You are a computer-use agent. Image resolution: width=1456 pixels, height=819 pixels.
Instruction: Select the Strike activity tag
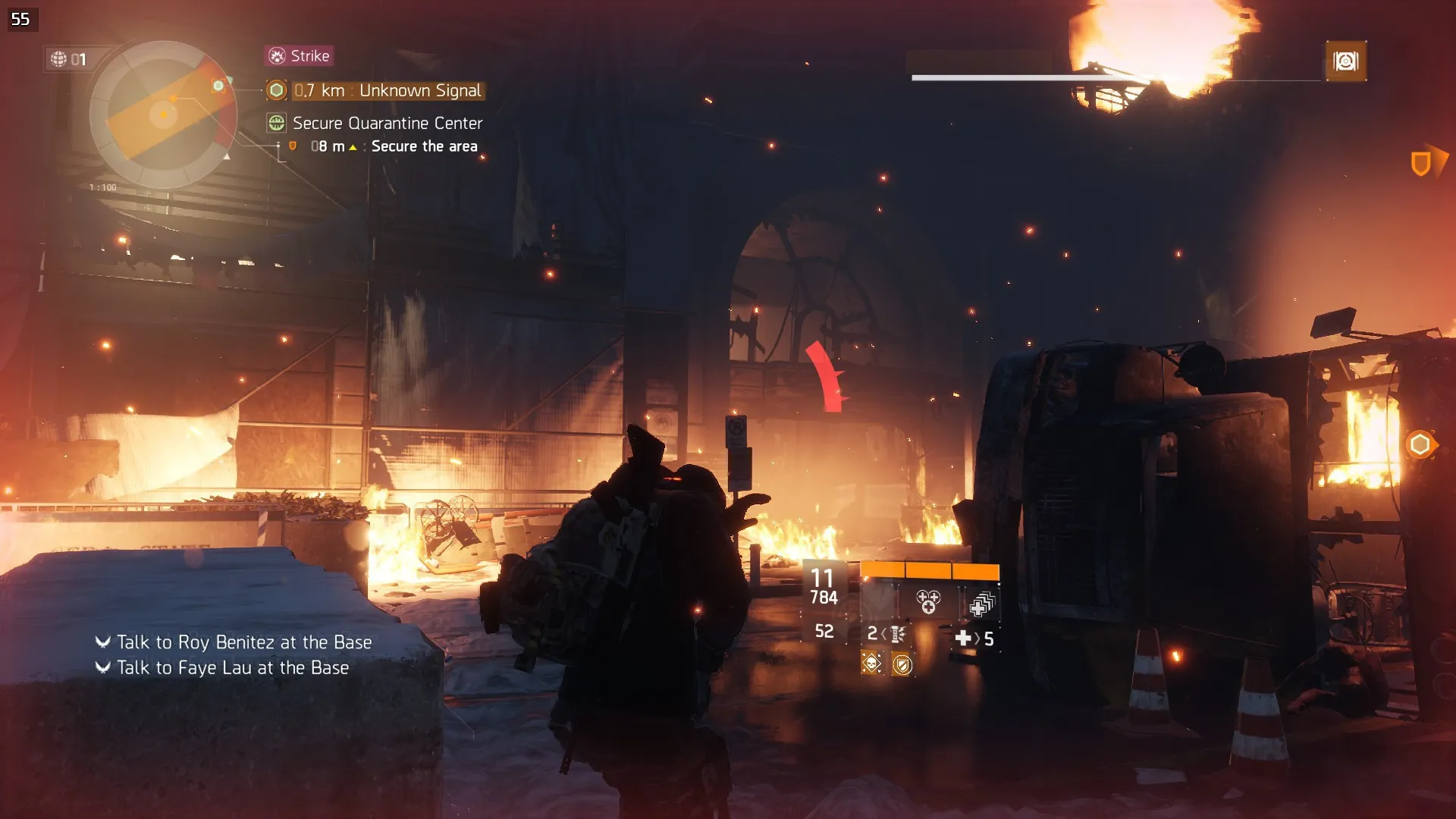300,56
